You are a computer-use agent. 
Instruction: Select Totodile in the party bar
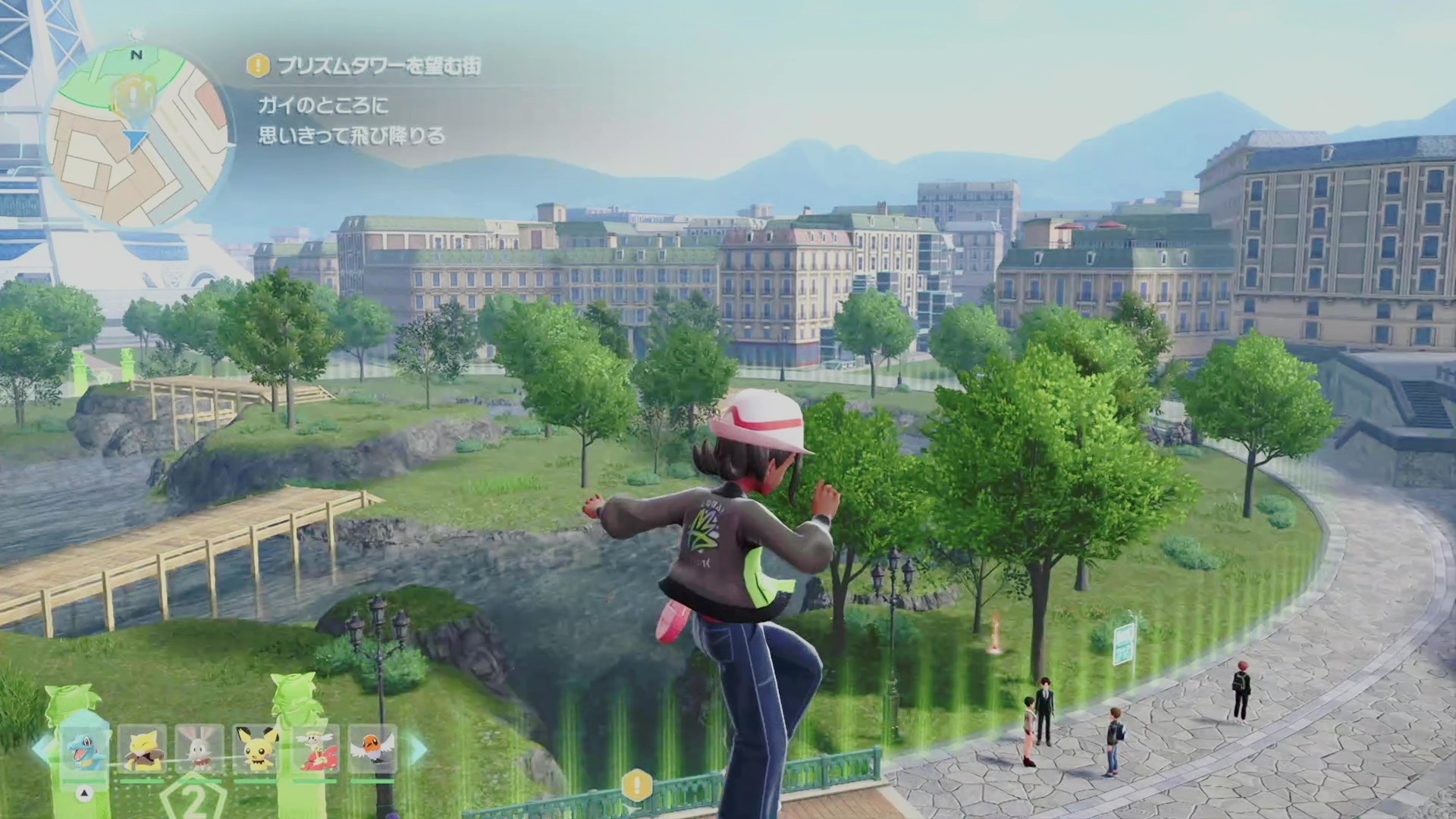click(84, 749)
